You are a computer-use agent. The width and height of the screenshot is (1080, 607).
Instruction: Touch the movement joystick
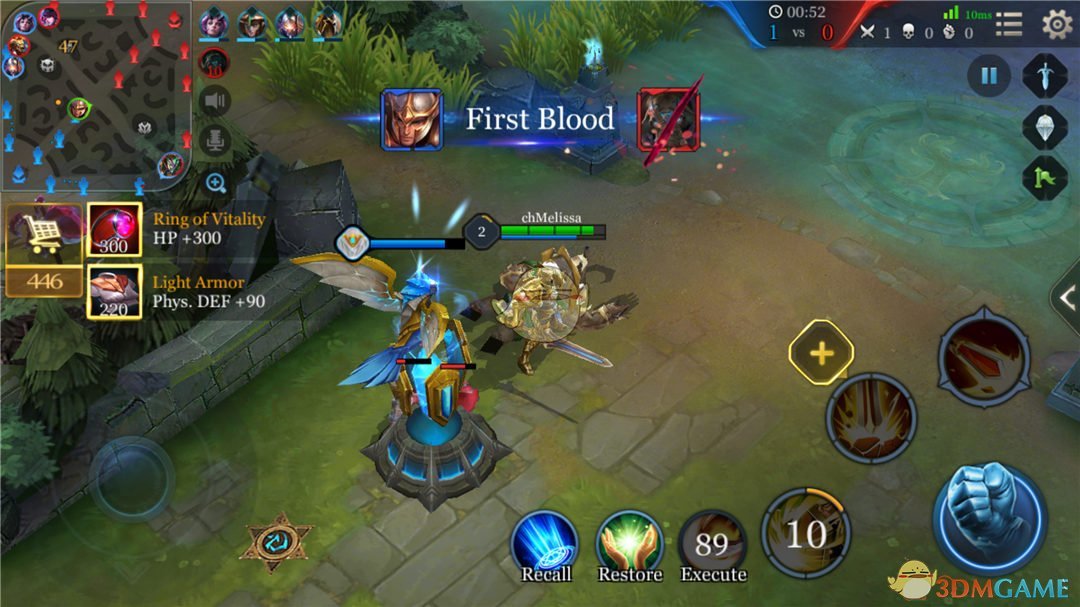(132, 478)
